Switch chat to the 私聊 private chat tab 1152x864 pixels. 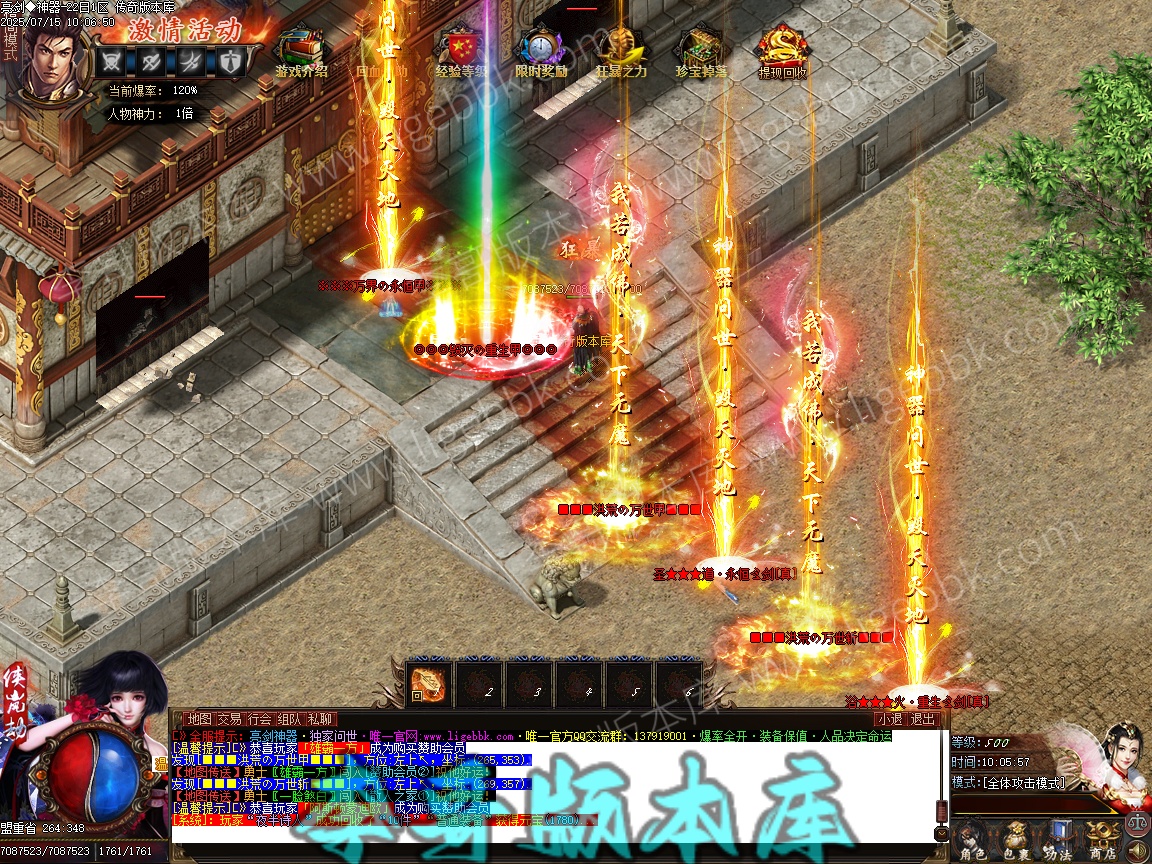320,719
